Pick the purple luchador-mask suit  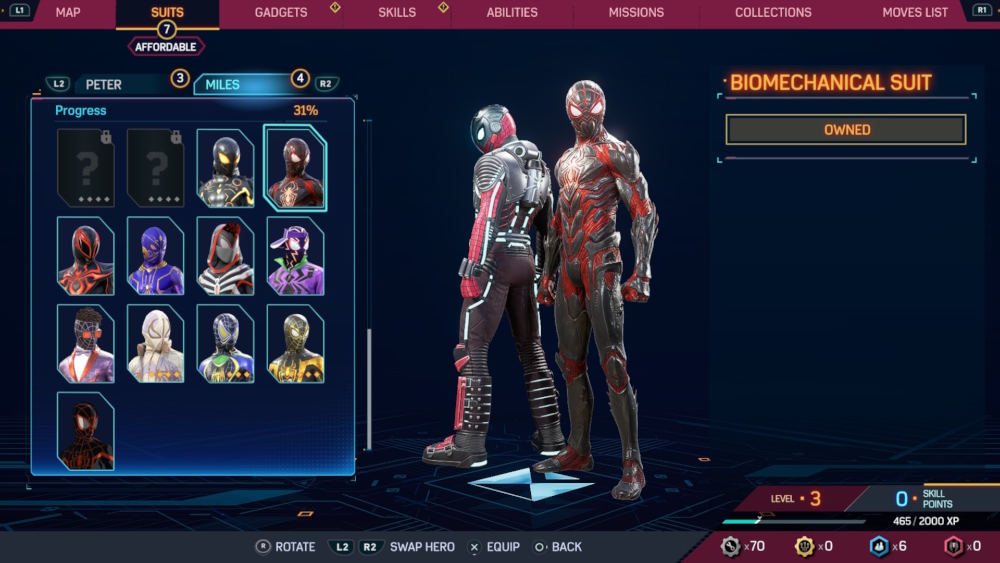[155, 256]
